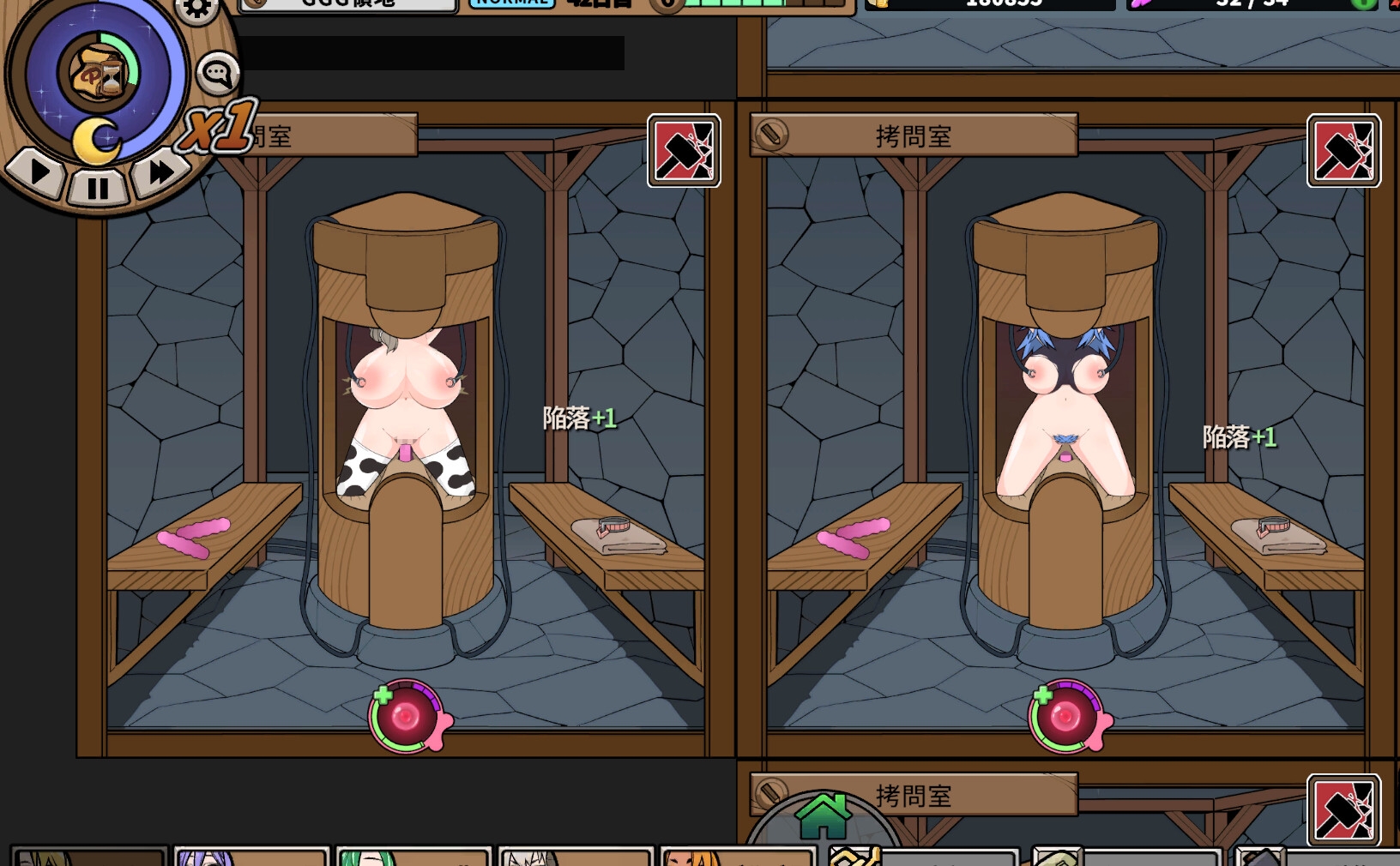Image resolution: width=1400 pixels, height=866 pixels.
Task: Select the pink orb under the left room
Action: coord(407,716)
